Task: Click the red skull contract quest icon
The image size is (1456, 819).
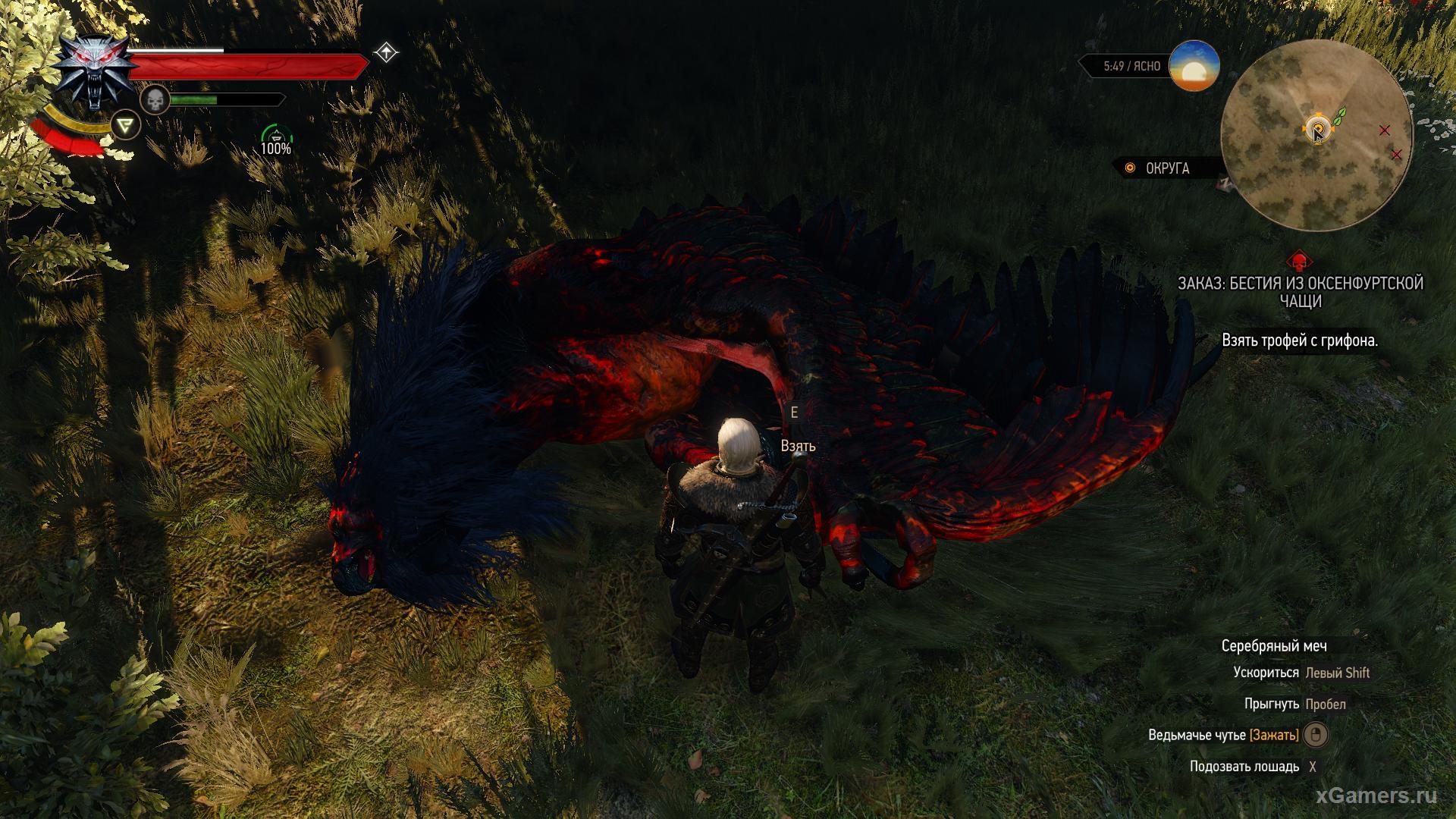Action: click(x=1300, y=262)
